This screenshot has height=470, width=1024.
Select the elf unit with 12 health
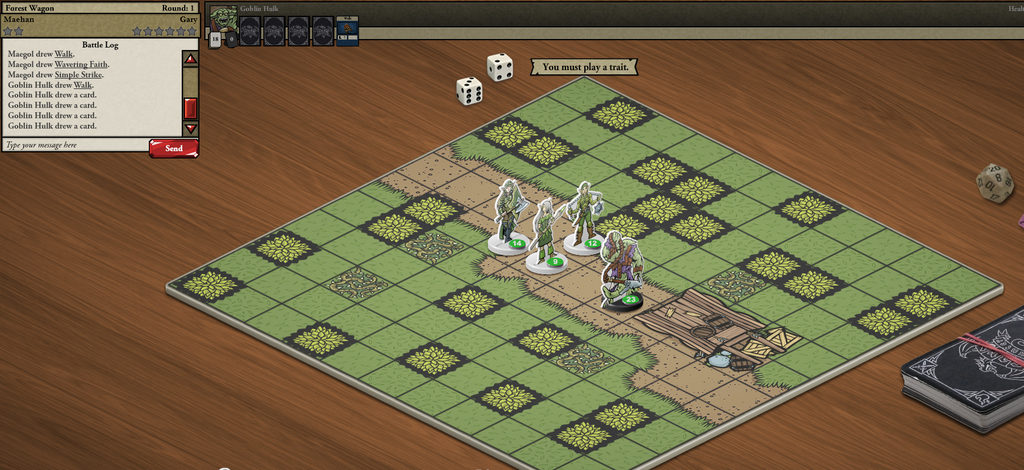(x=582, y=217)
